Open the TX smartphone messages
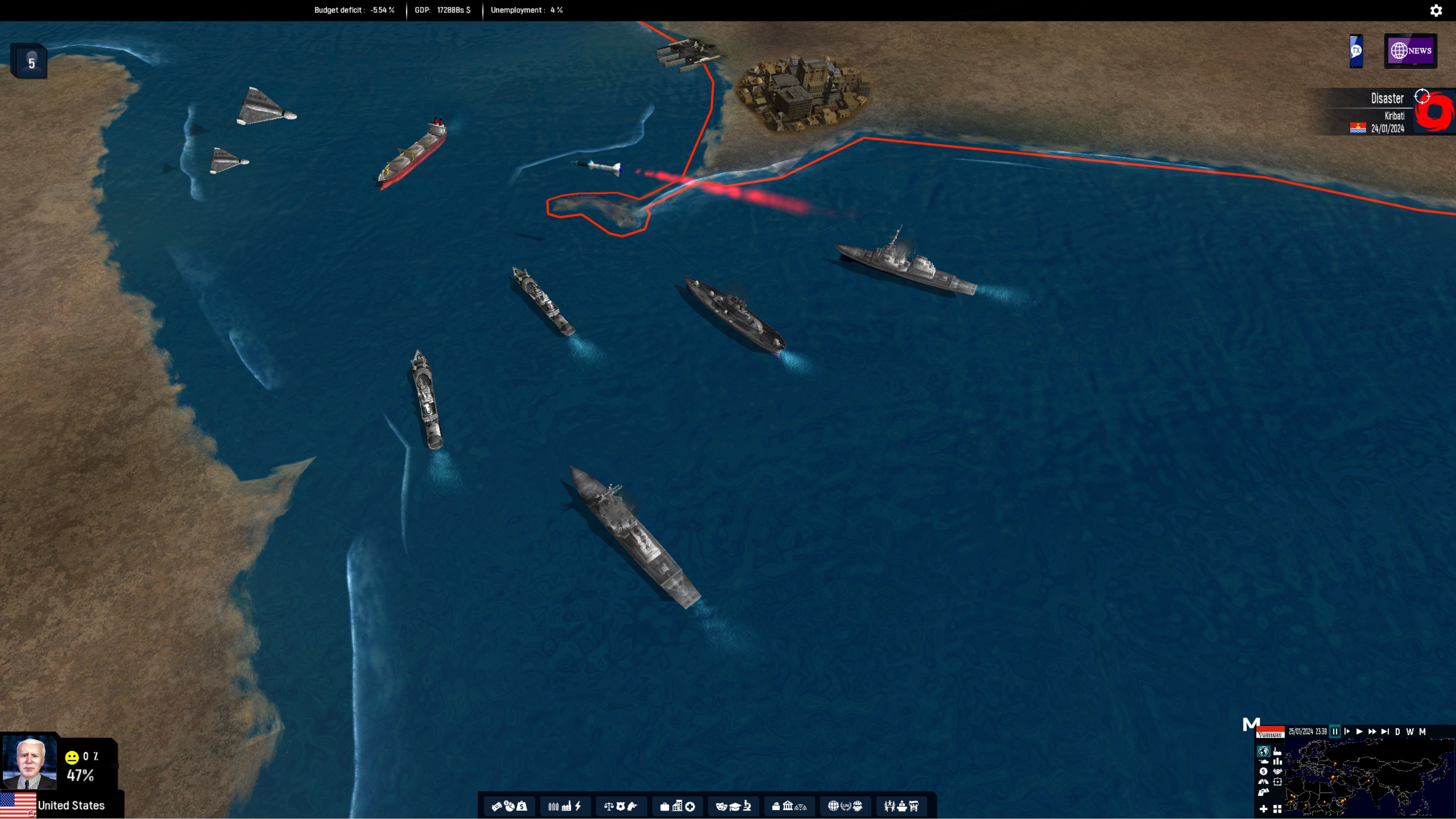The height and width of the screenshot is (819, 1456). [1356, 51]
